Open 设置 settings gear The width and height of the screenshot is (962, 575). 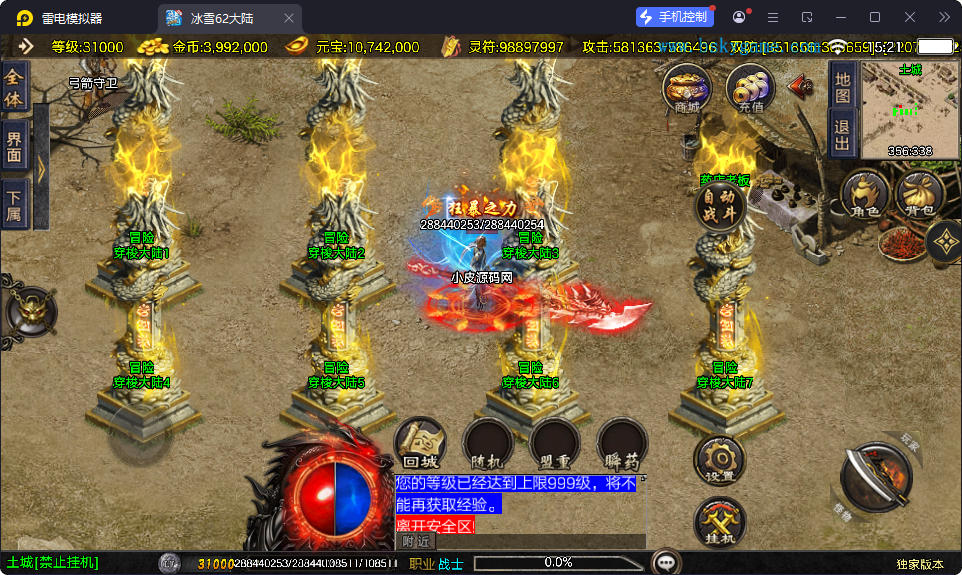[719, 459]
